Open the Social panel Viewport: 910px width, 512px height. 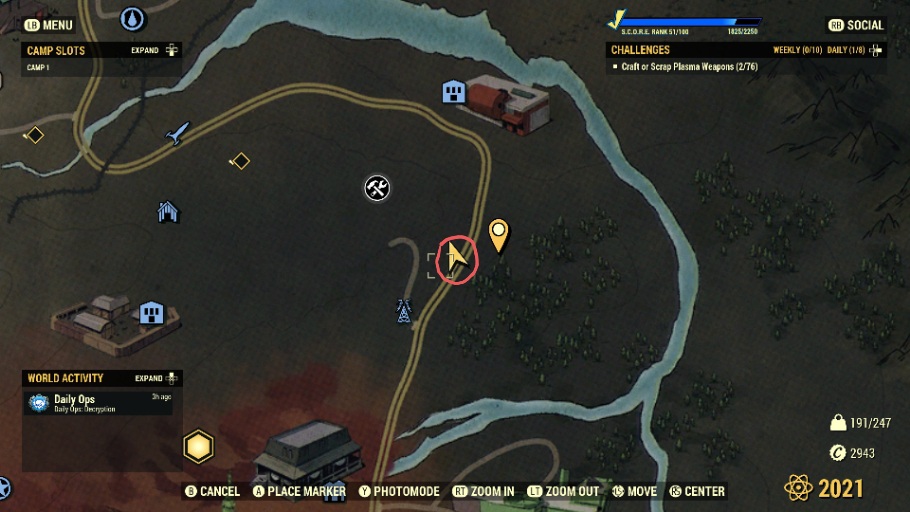coord(857,25)
